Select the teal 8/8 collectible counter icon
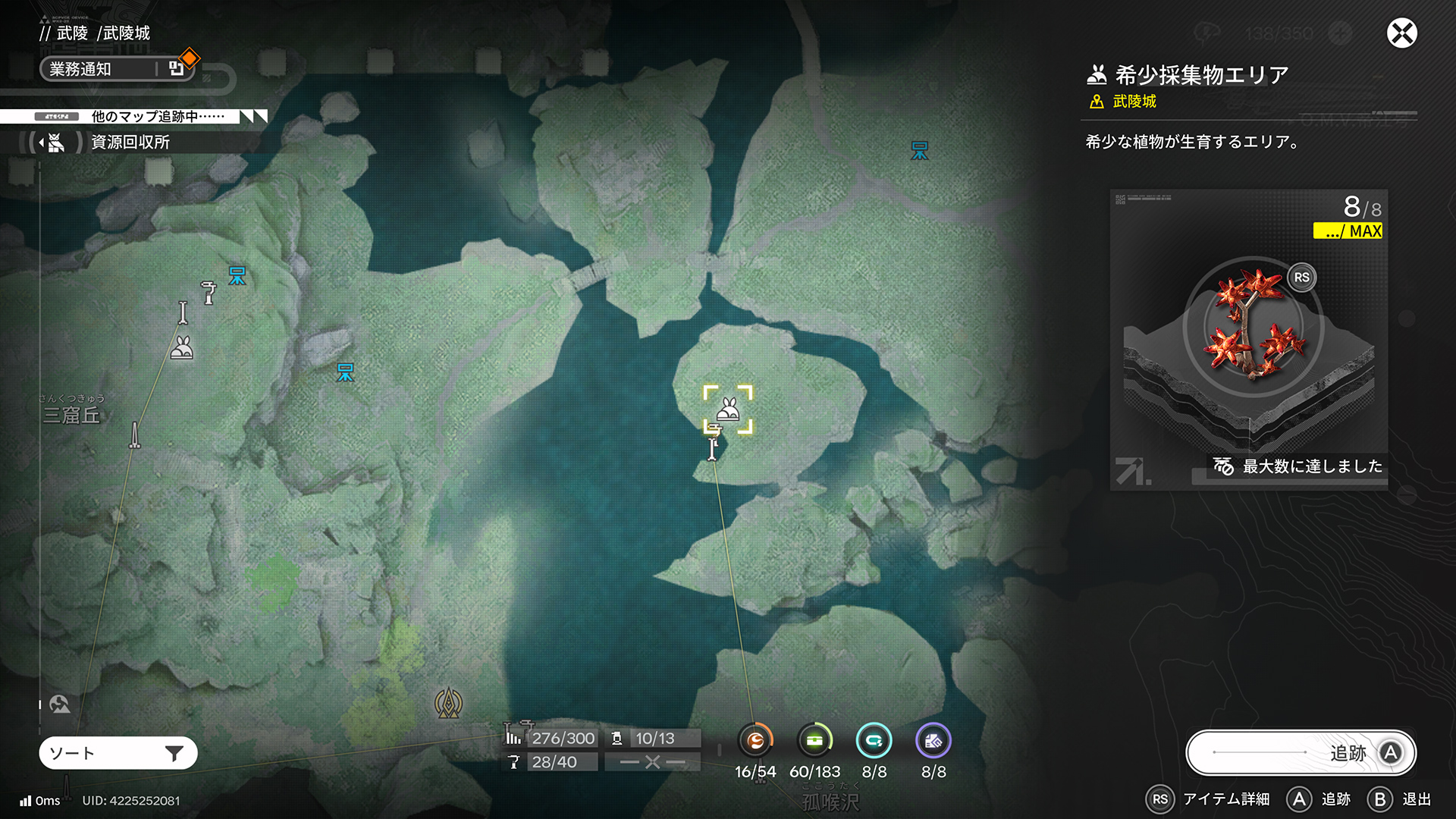The height and width of the screenshot is (819, 1456). click(874, 741)
